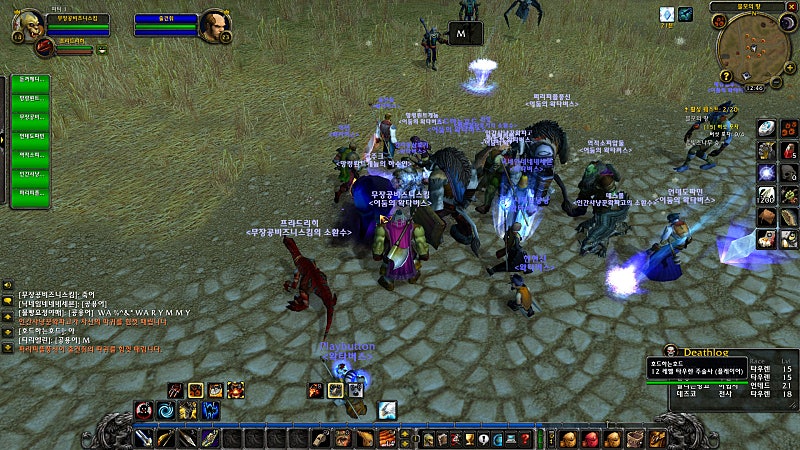This screenshot has width=800, height=450.
Task: Select the bottom green raid frame bar
Action: click(x=29, y=192)
